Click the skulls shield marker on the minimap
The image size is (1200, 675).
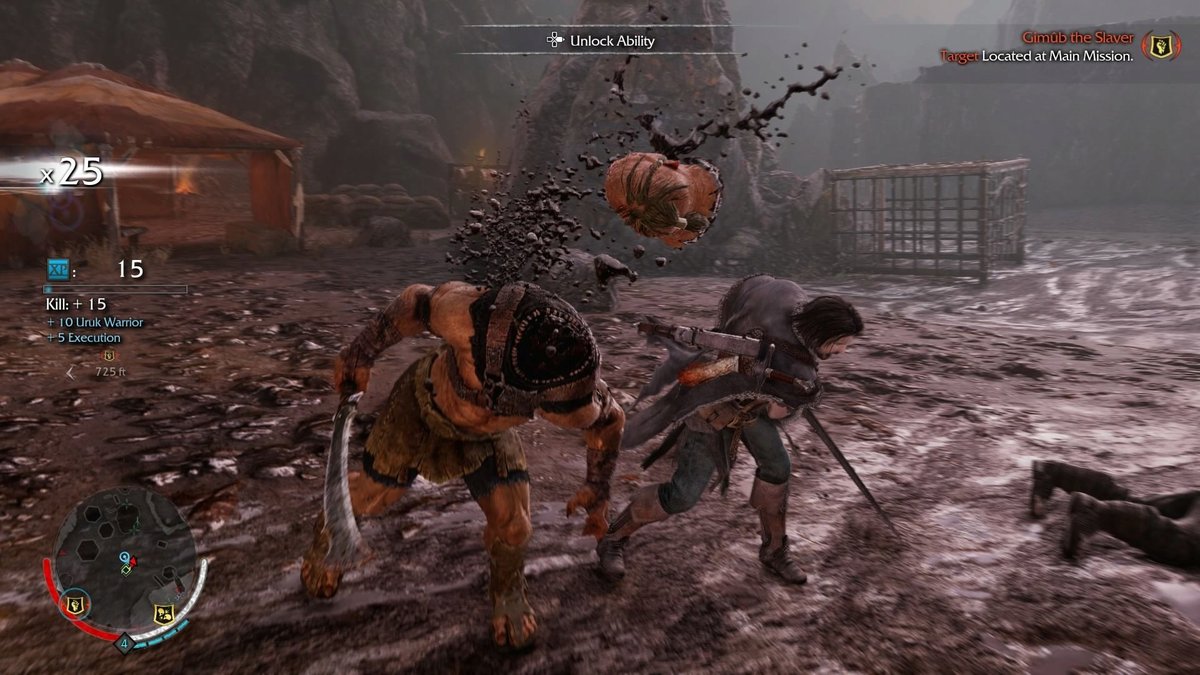166,613
